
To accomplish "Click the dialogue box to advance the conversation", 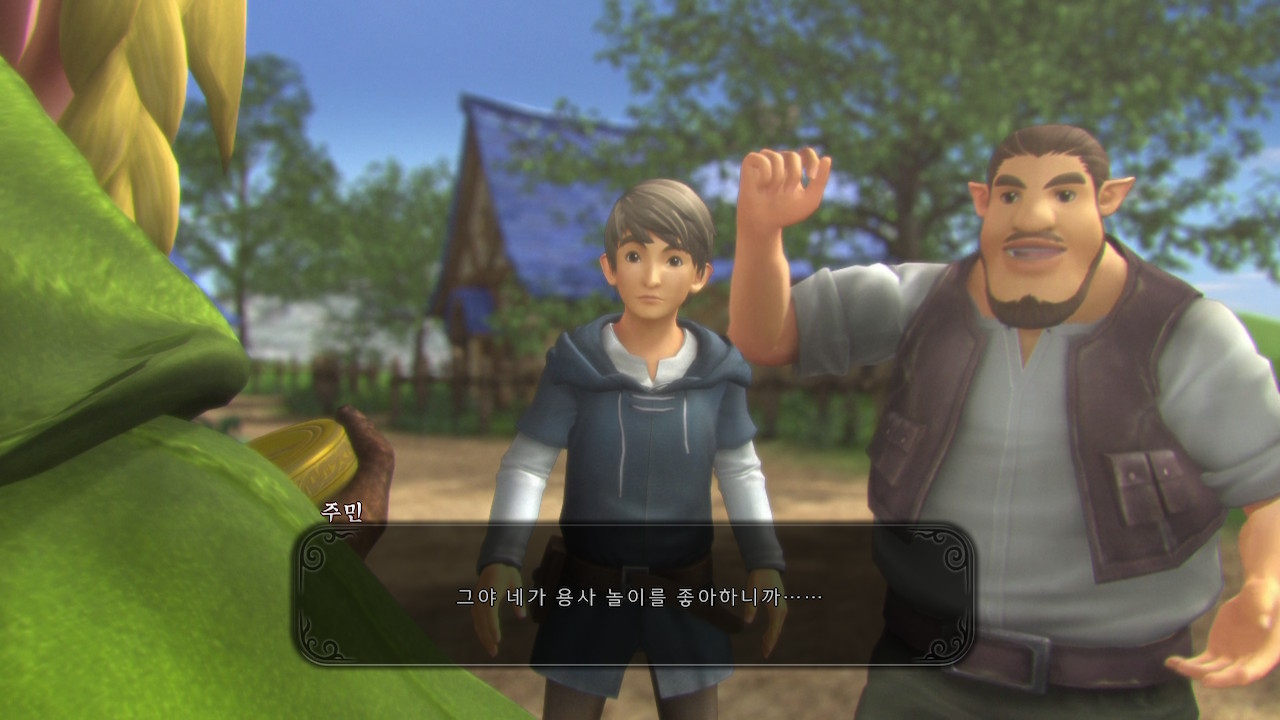I will click(x=634, y=596).
